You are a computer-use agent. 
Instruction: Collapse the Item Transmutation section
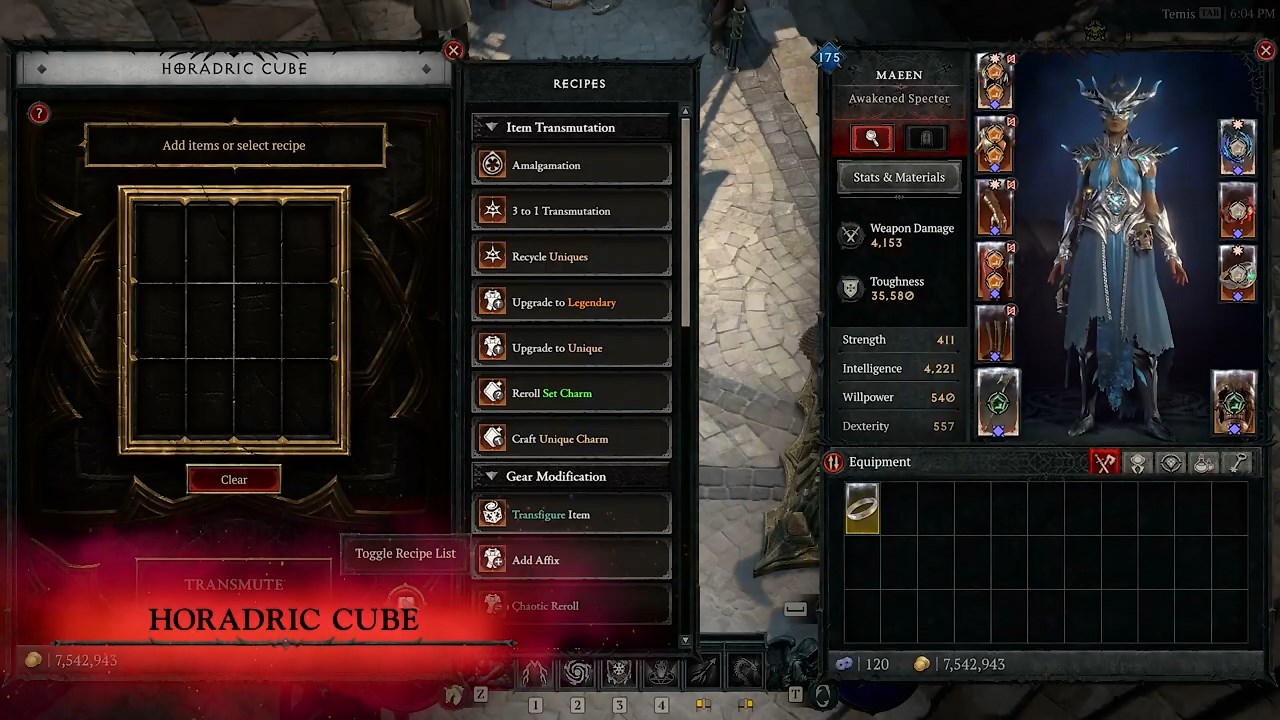[491, 128]
